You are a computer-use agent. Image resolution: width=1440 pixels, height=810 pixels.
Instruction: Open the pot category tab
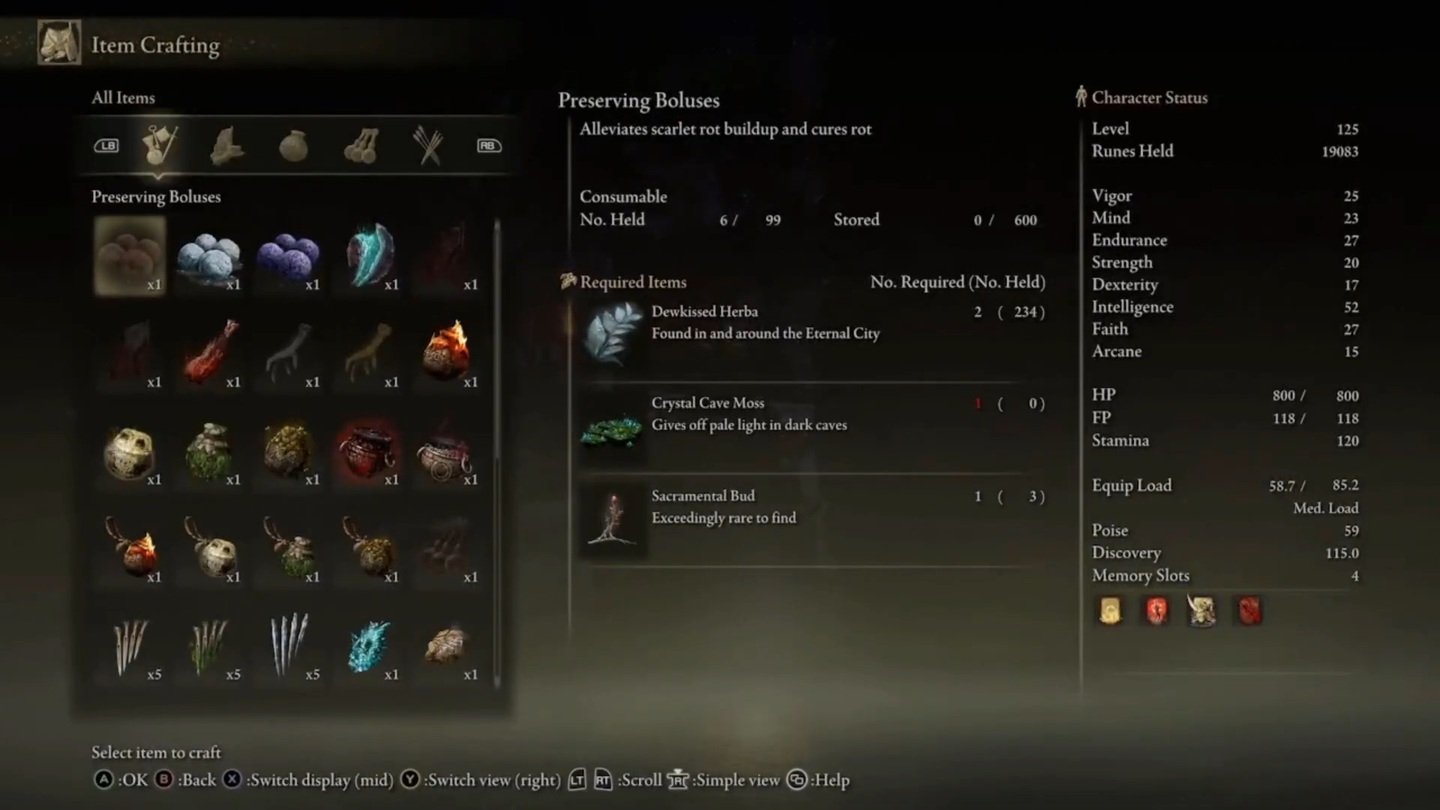pos(293,146)
